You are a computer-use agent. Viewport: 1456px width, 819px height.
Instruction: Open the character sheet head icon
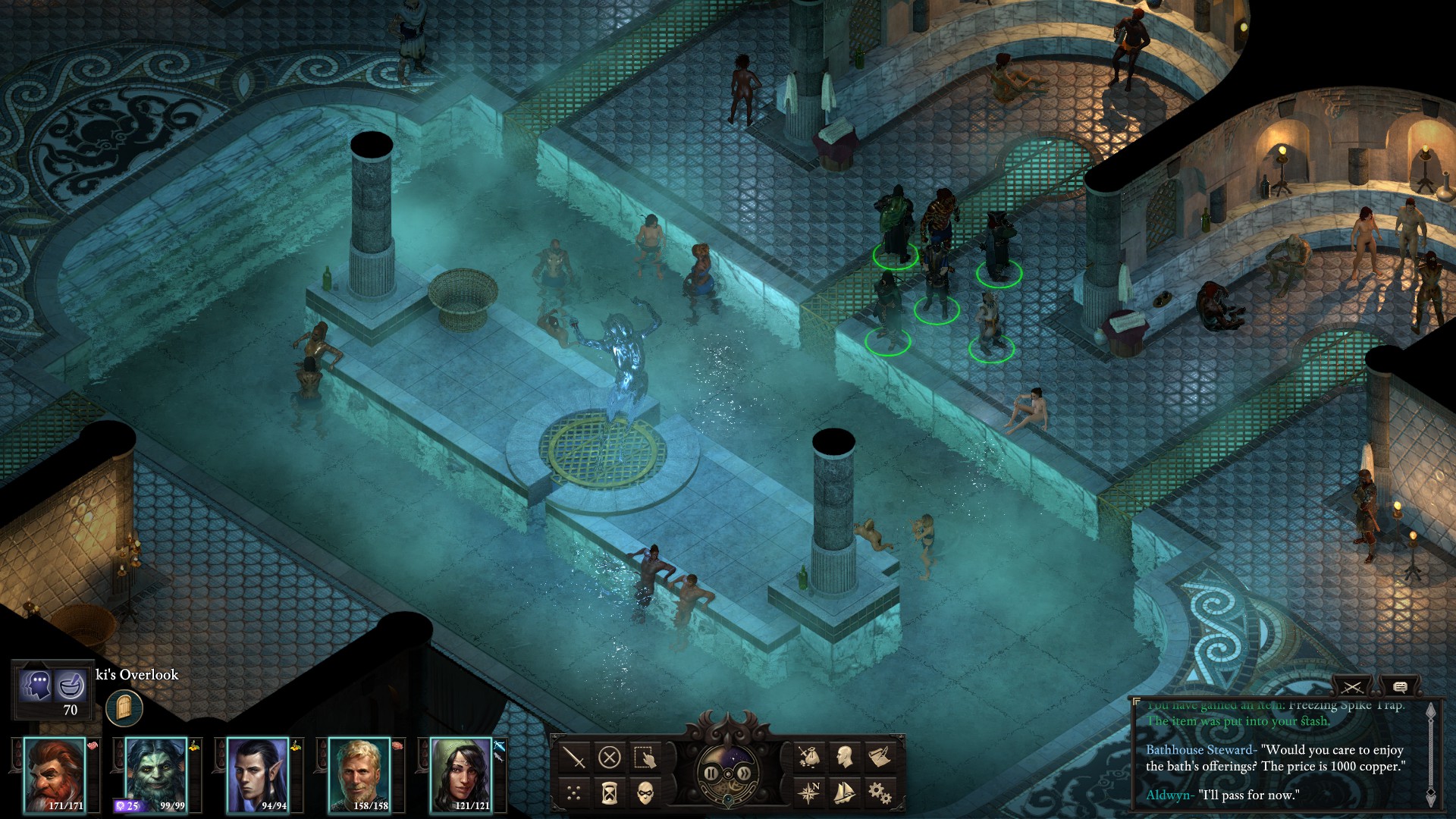point(844,757)
